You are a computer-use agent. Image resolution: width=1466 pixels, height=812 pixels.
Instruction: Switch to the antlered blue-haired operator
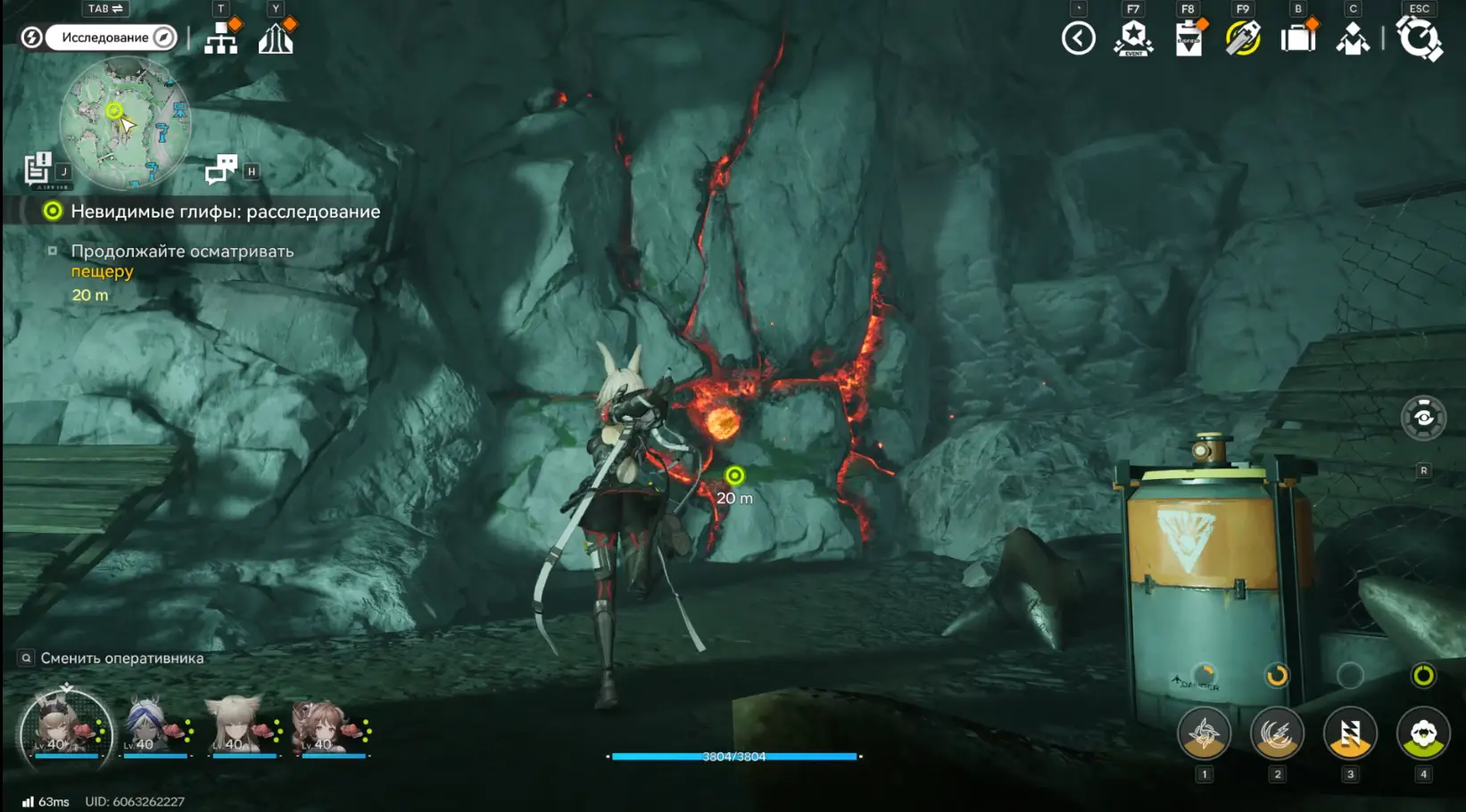coord(151,725)
